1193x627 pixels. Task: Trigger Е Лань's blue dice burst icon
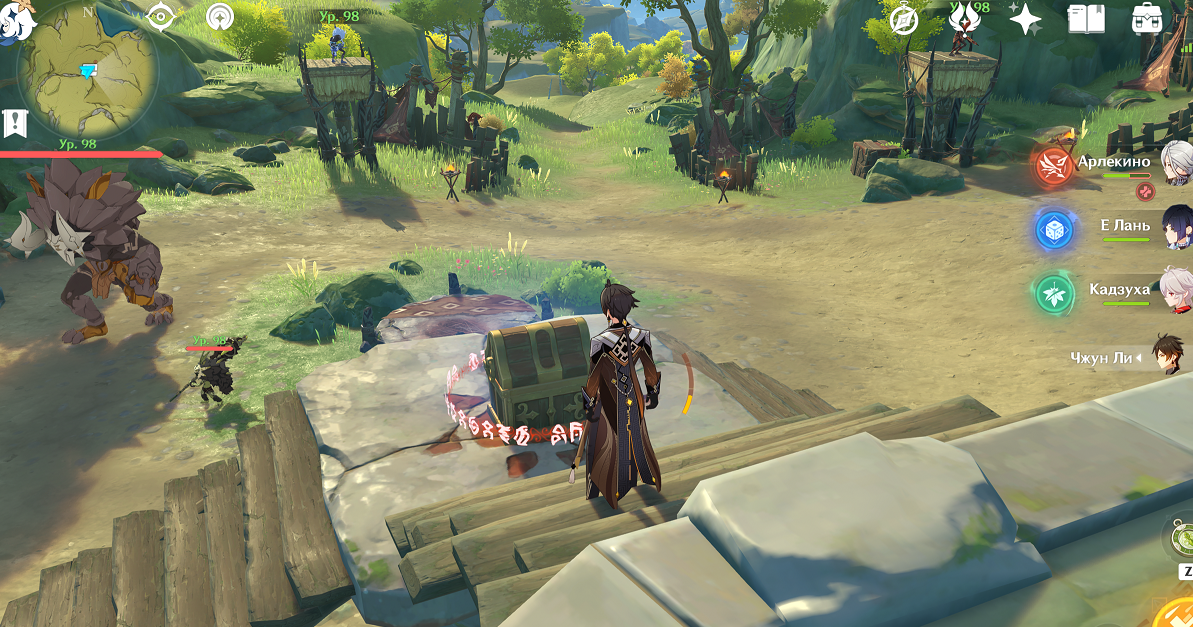[x=1053, y=231]
